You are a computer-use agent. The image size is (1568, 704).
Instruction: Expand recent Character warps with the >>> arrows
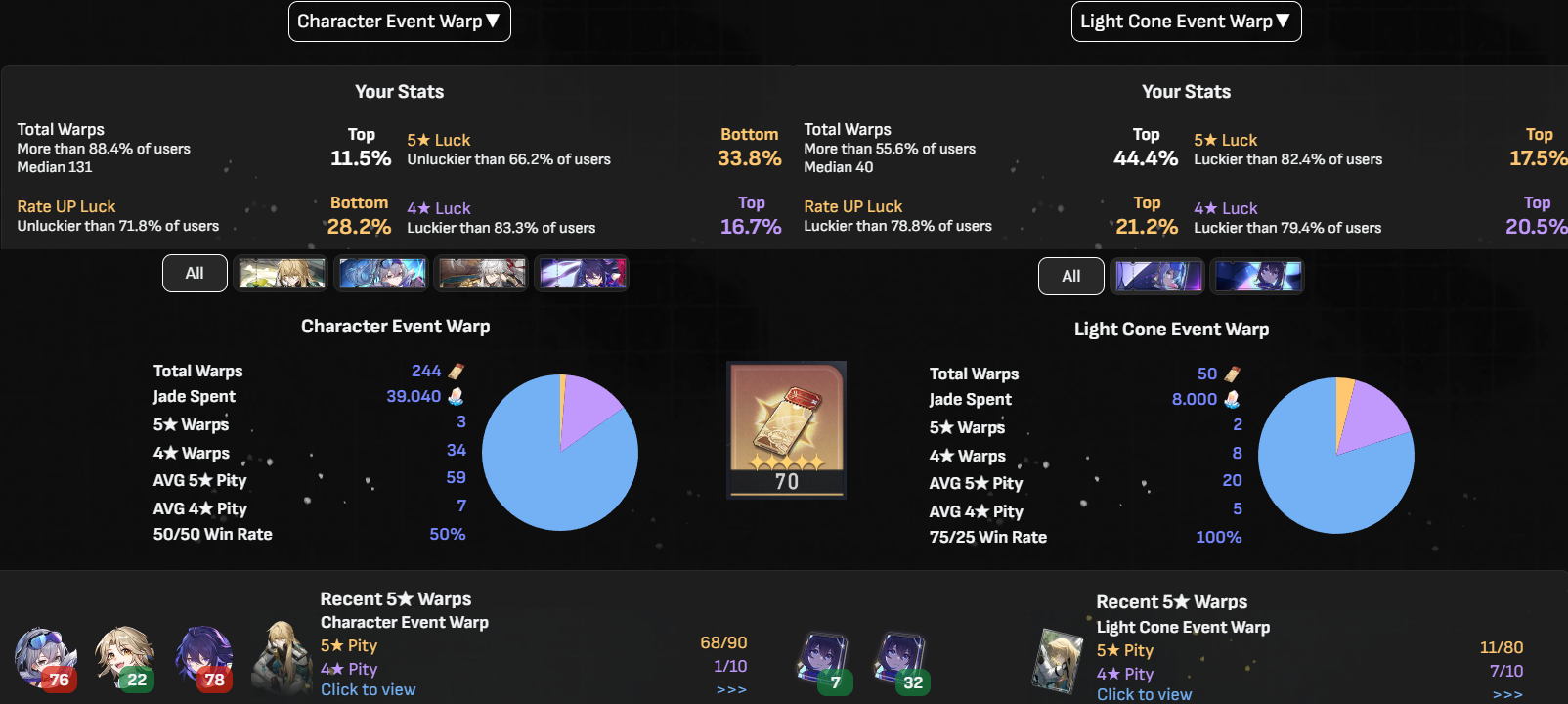pos(730,688)
